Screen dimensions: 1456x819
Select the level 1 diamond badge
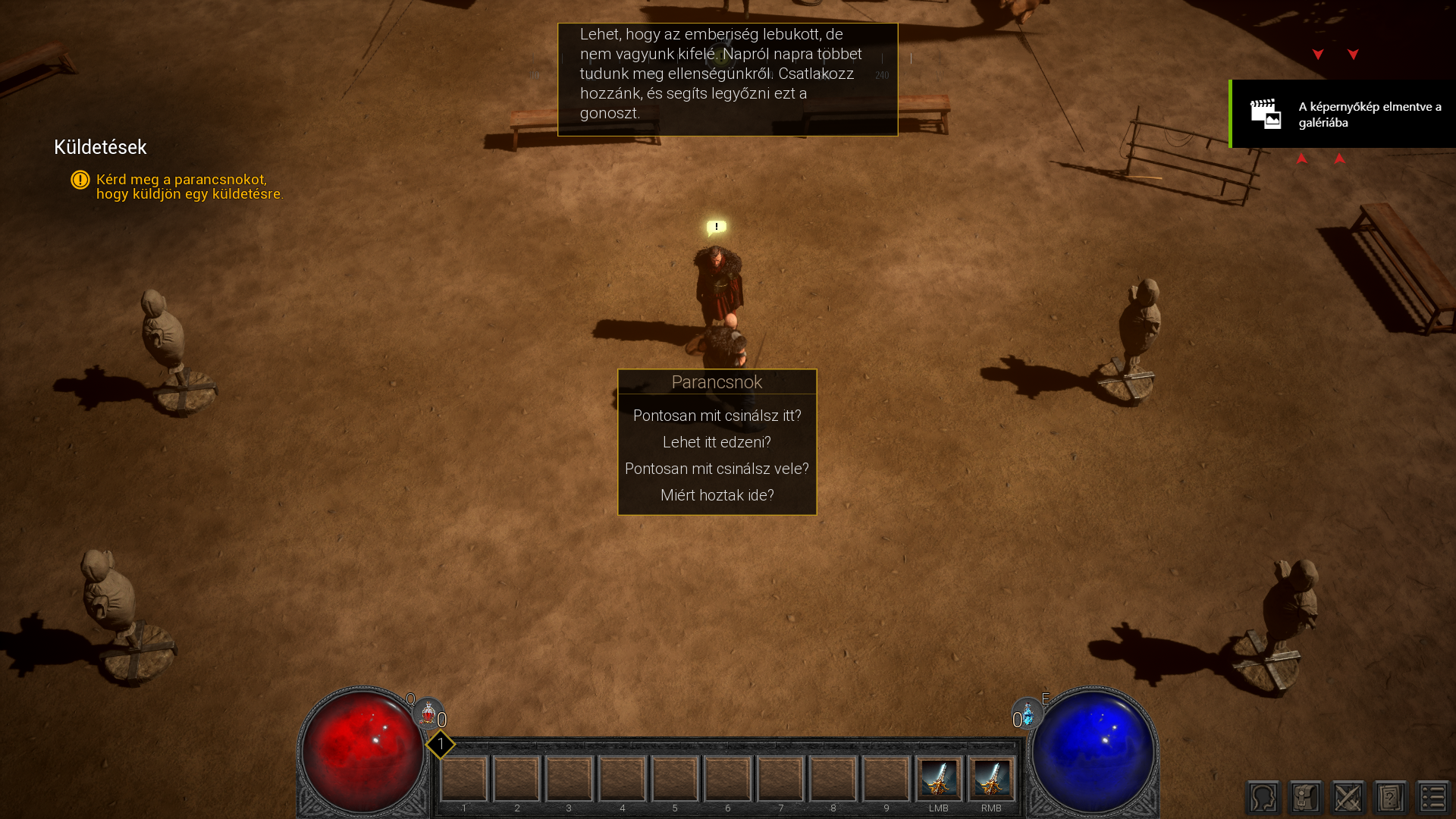coord(441,745)
